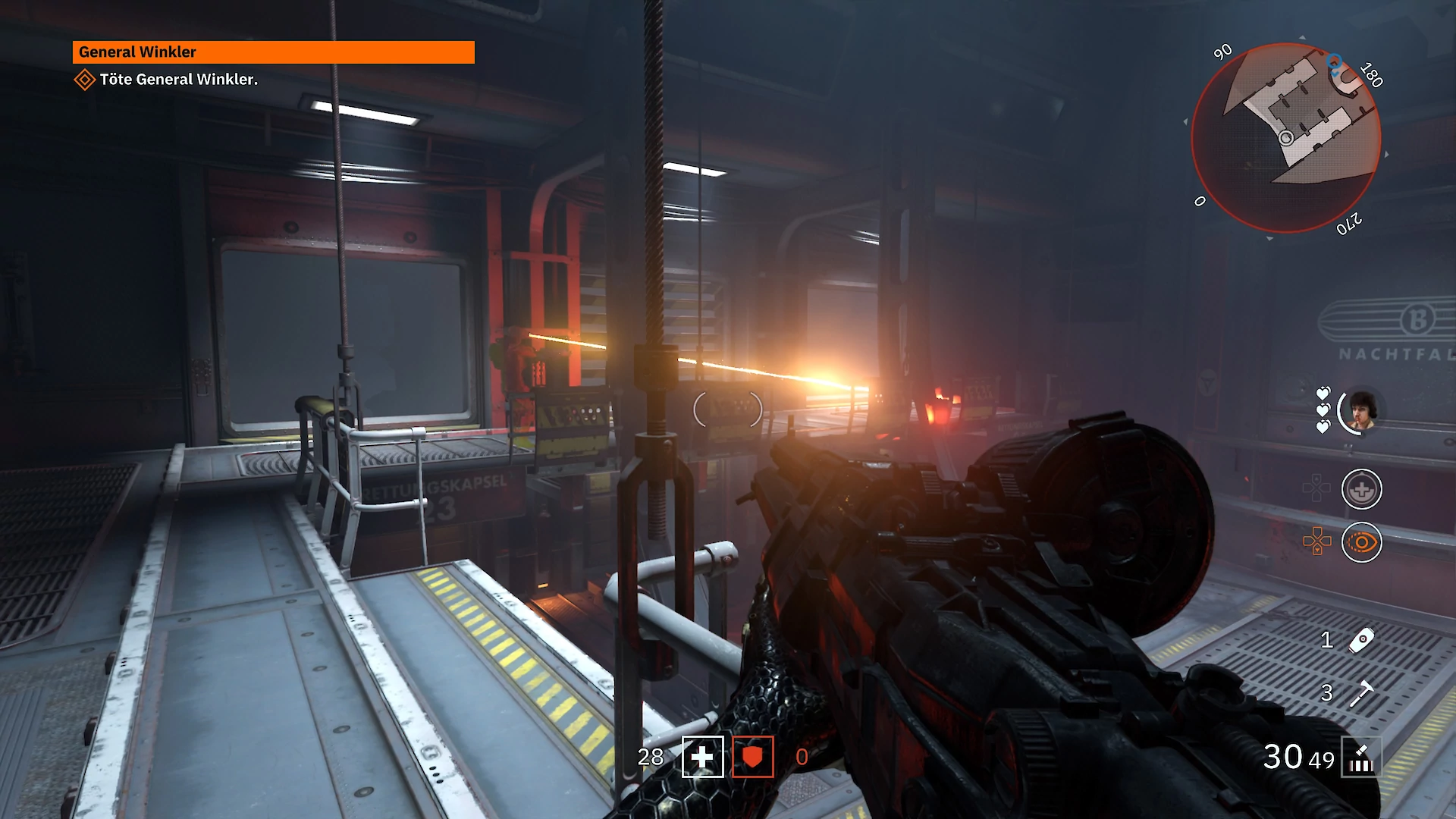The image size is (1456, 819).
Task: Click the weapon ammo type icon
Action: 1361,758
